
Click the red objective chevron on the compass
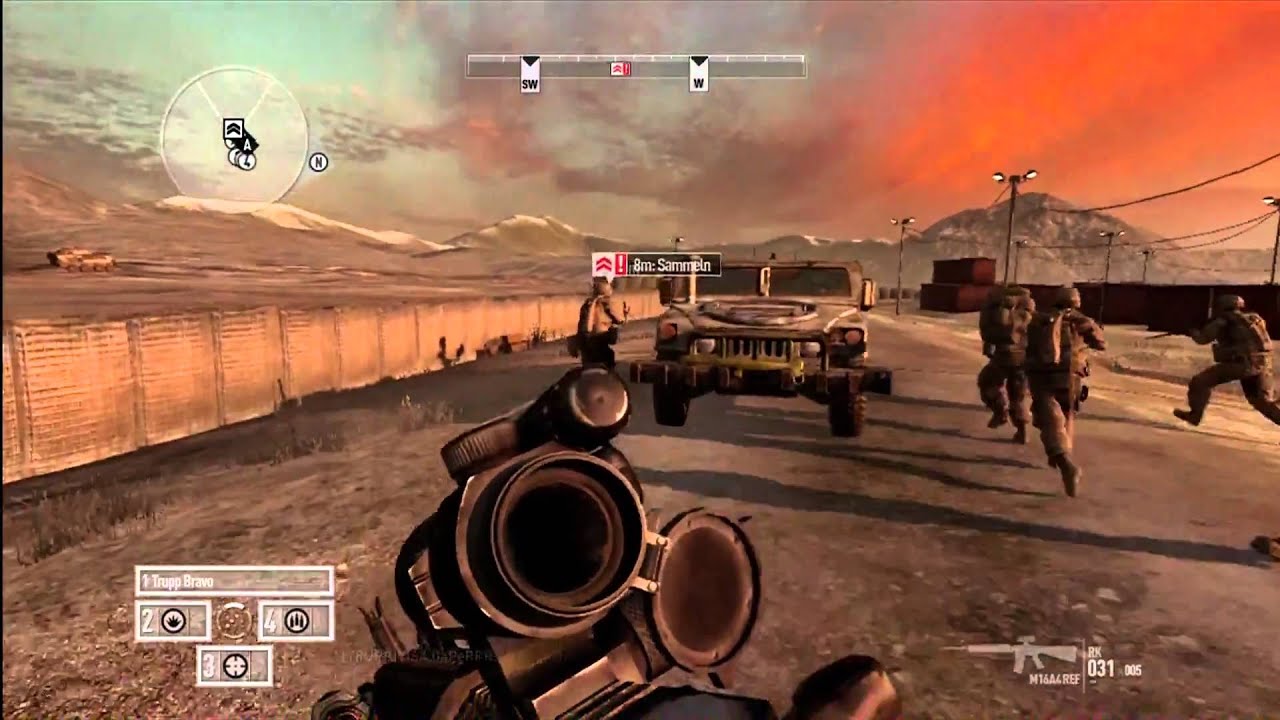(618, 67)
